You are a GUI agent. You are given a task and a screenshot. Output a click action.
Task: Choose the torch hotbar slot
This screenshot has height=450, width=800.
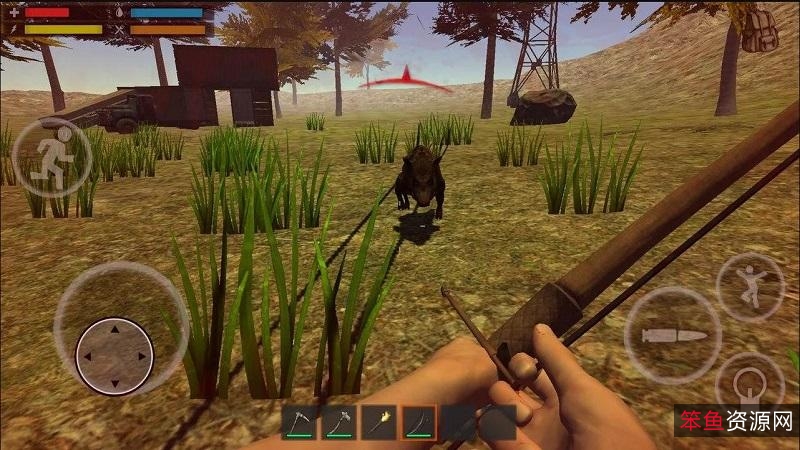pos(379,423)
